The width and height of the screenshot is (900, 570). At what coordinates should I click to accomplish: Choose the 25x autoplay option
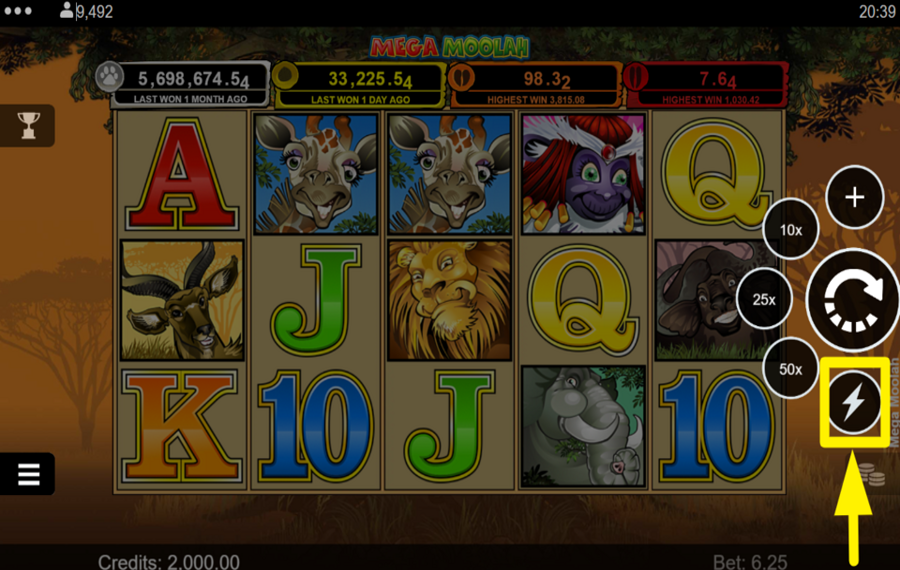765,299
